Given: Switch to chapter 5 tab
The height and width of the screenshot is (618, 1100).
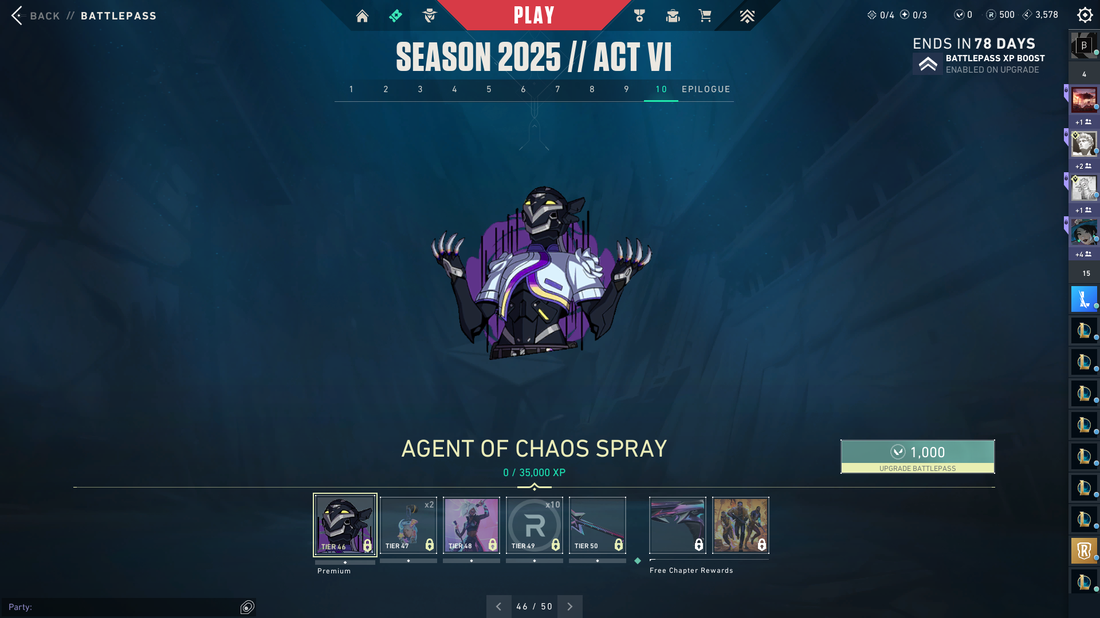Looking at the screenshot, I should (489, 90).
